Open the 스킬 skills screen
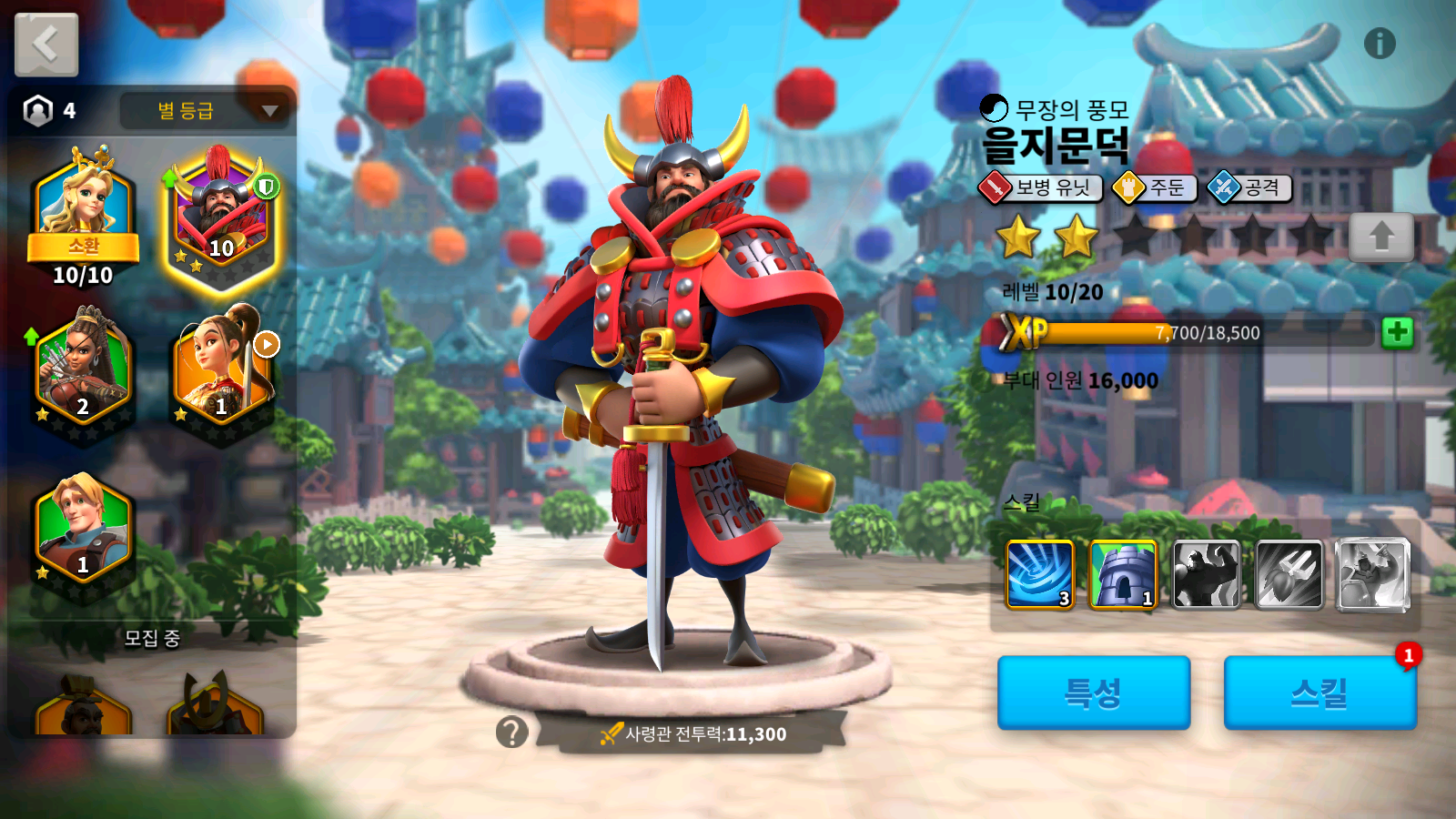This screenshot has width=1456, height=819. pos(1319,693)
